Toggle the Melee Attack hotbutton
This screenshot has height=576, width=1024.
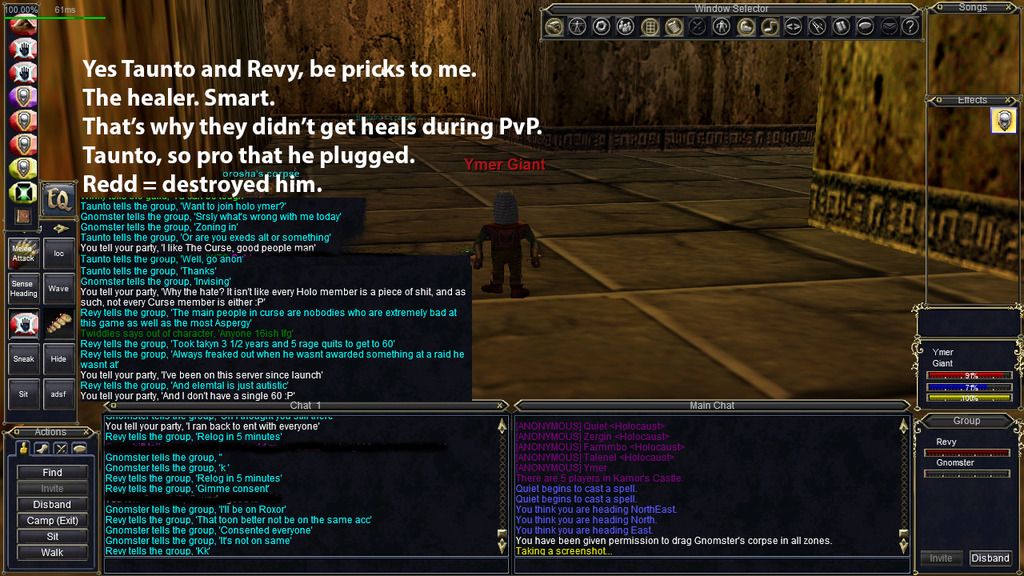coord(23,254)
